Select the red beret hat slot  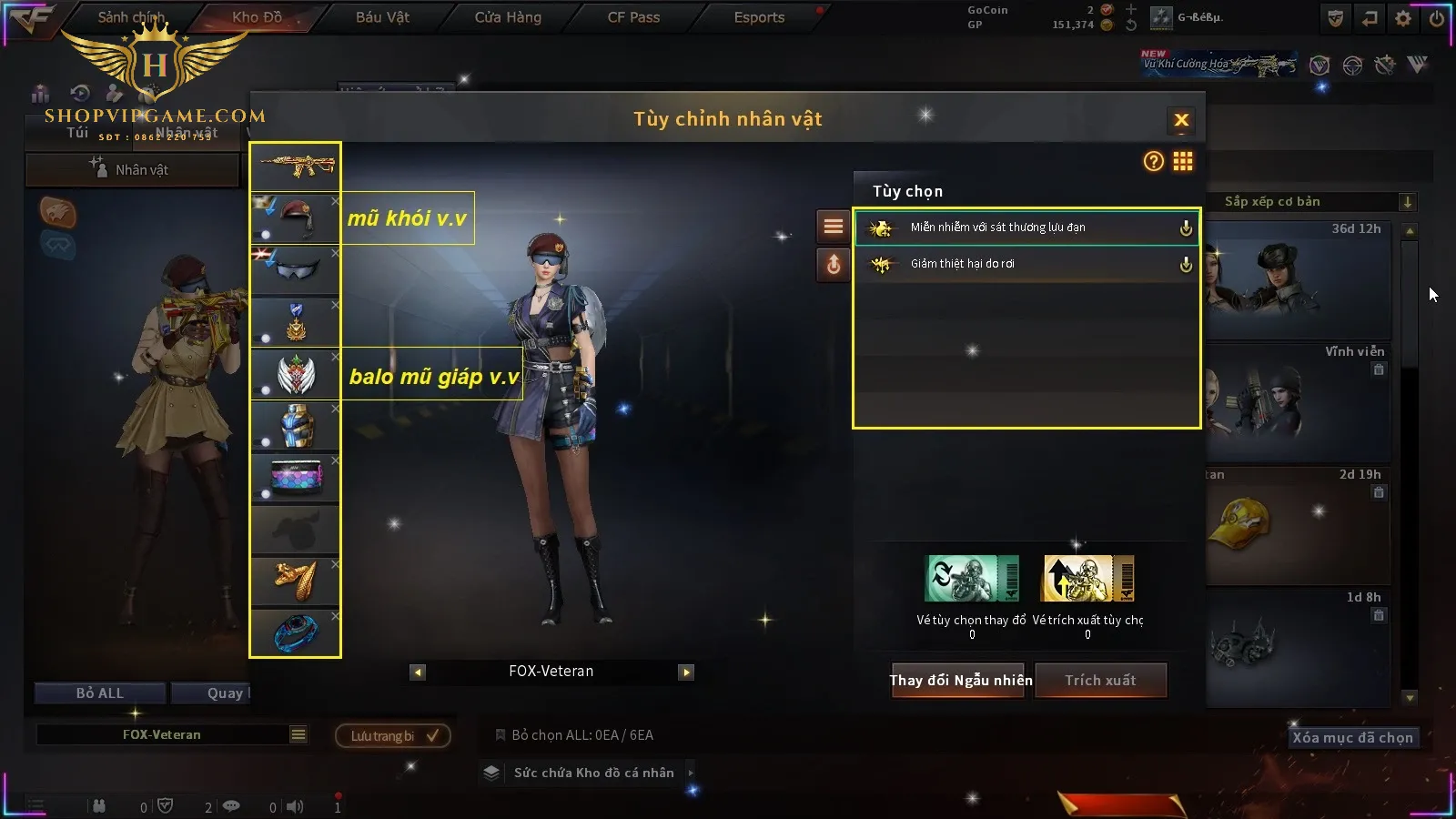coord(296,218)
